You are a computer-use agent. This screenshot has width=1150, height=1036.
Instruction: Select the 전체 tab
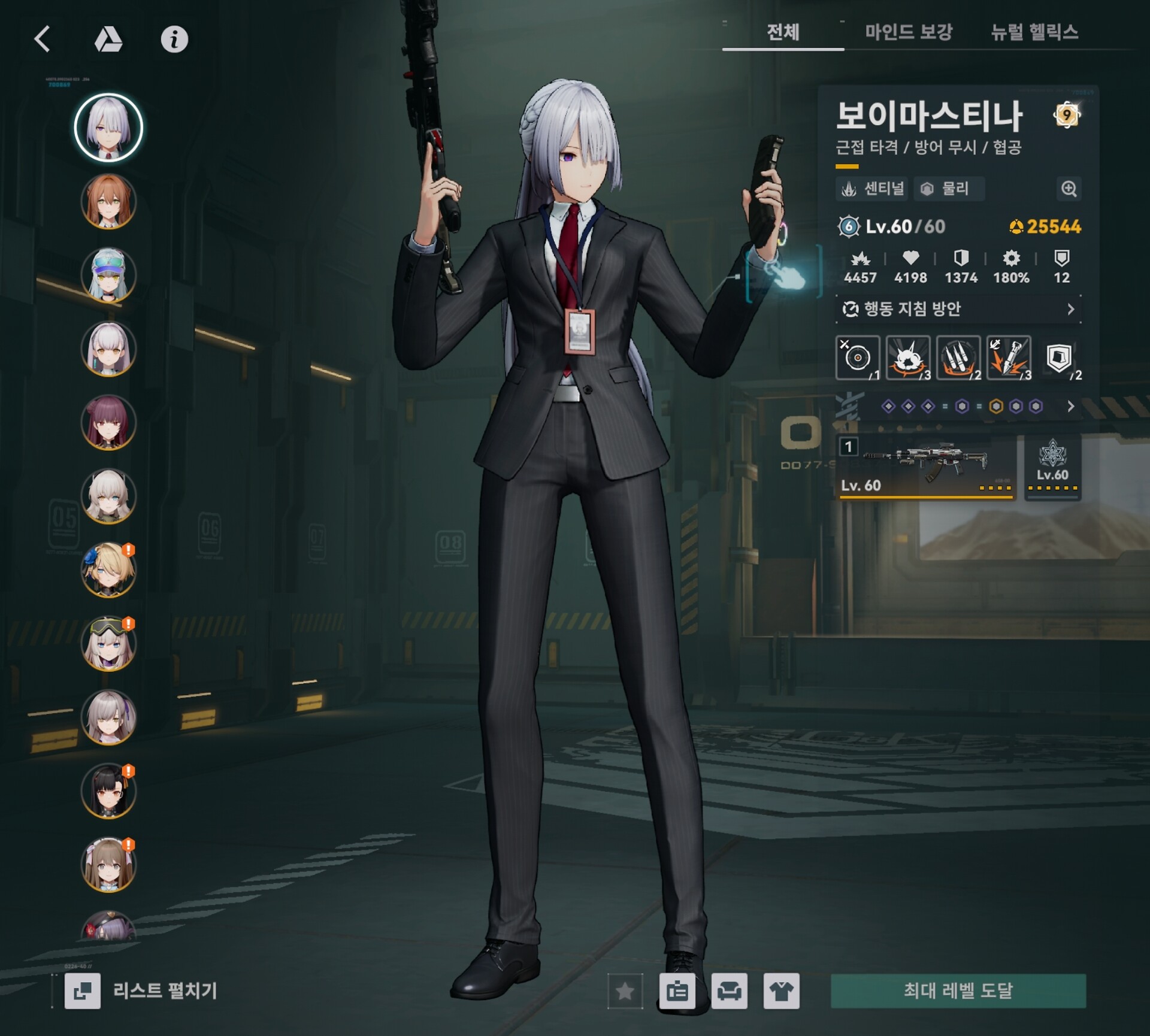point(783,32)
